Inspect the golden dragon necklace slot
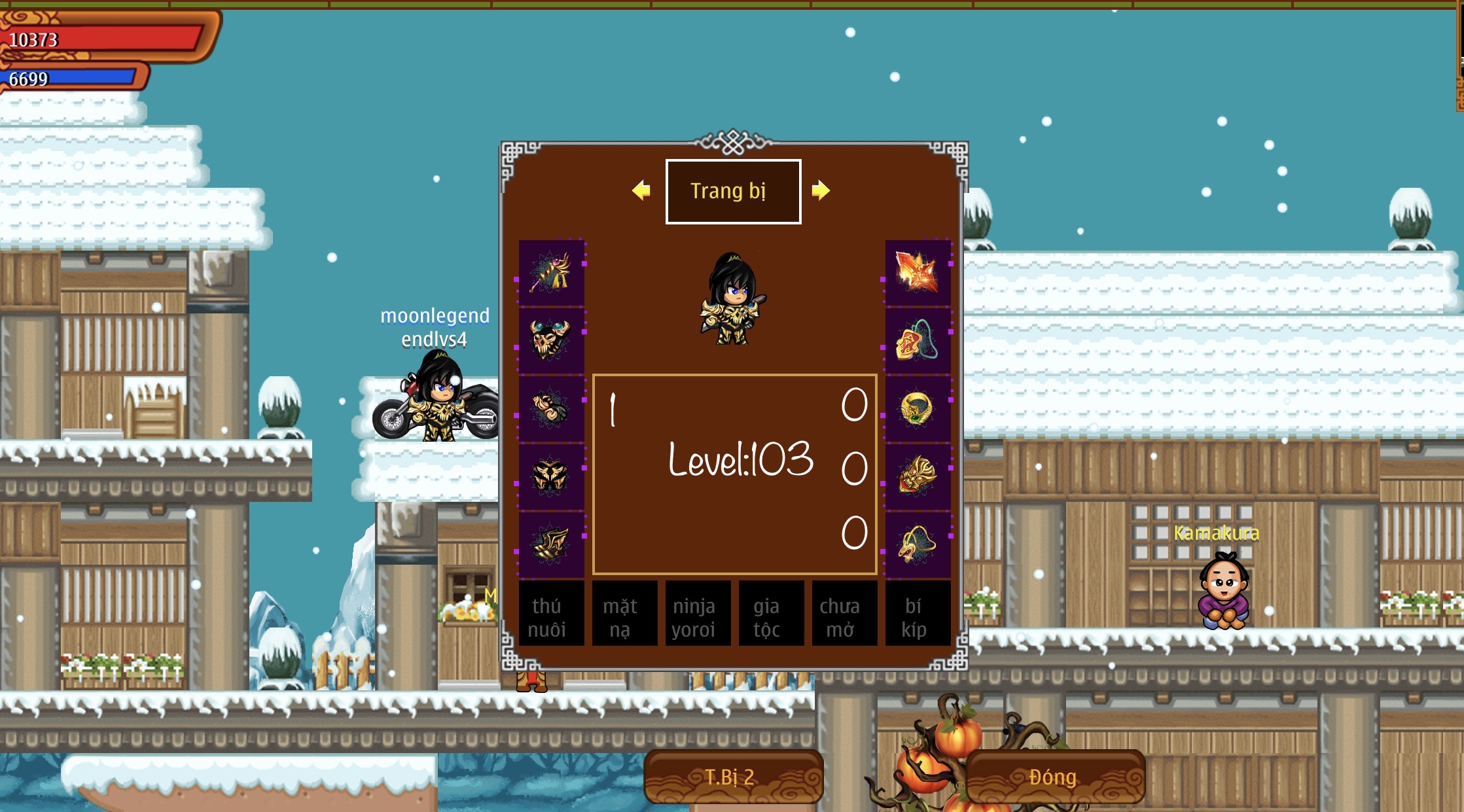Viewport: 1464px width, 812px height. point(918,544)
